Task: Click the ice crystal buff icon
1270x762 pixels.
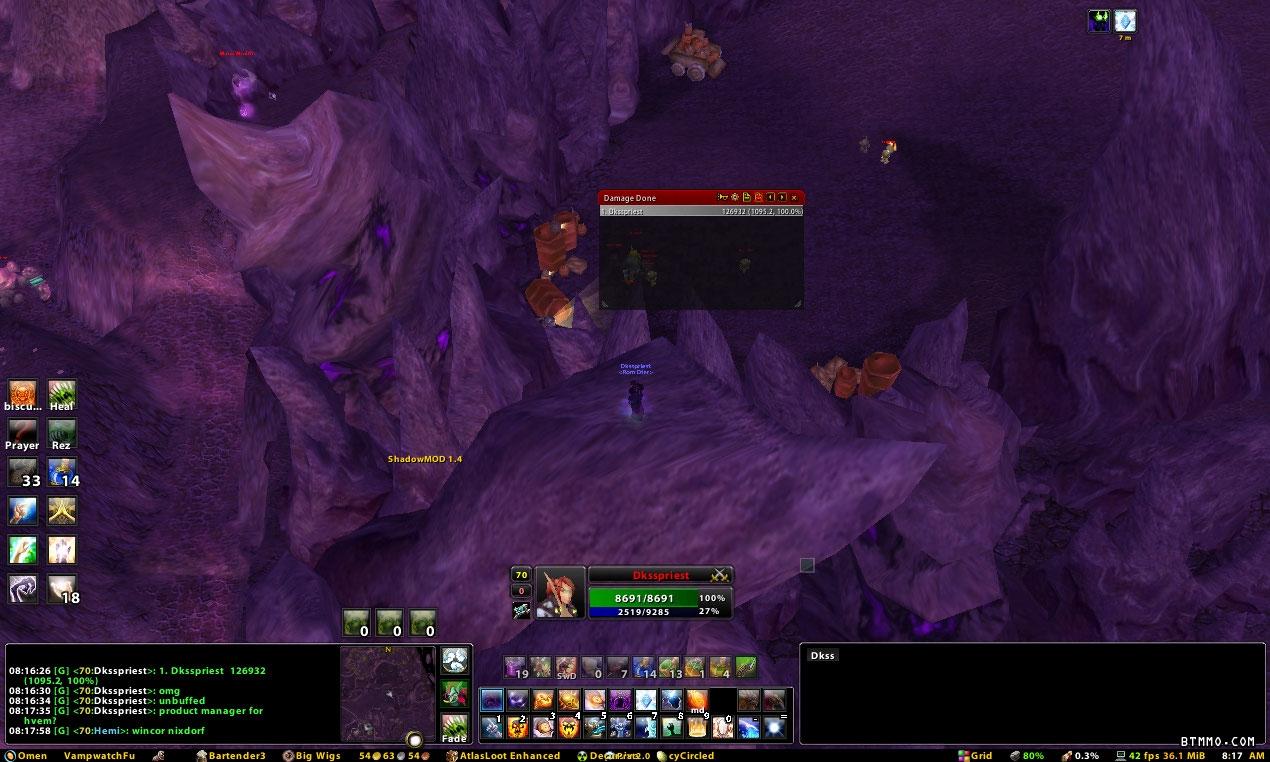Action: point(1125,21)
